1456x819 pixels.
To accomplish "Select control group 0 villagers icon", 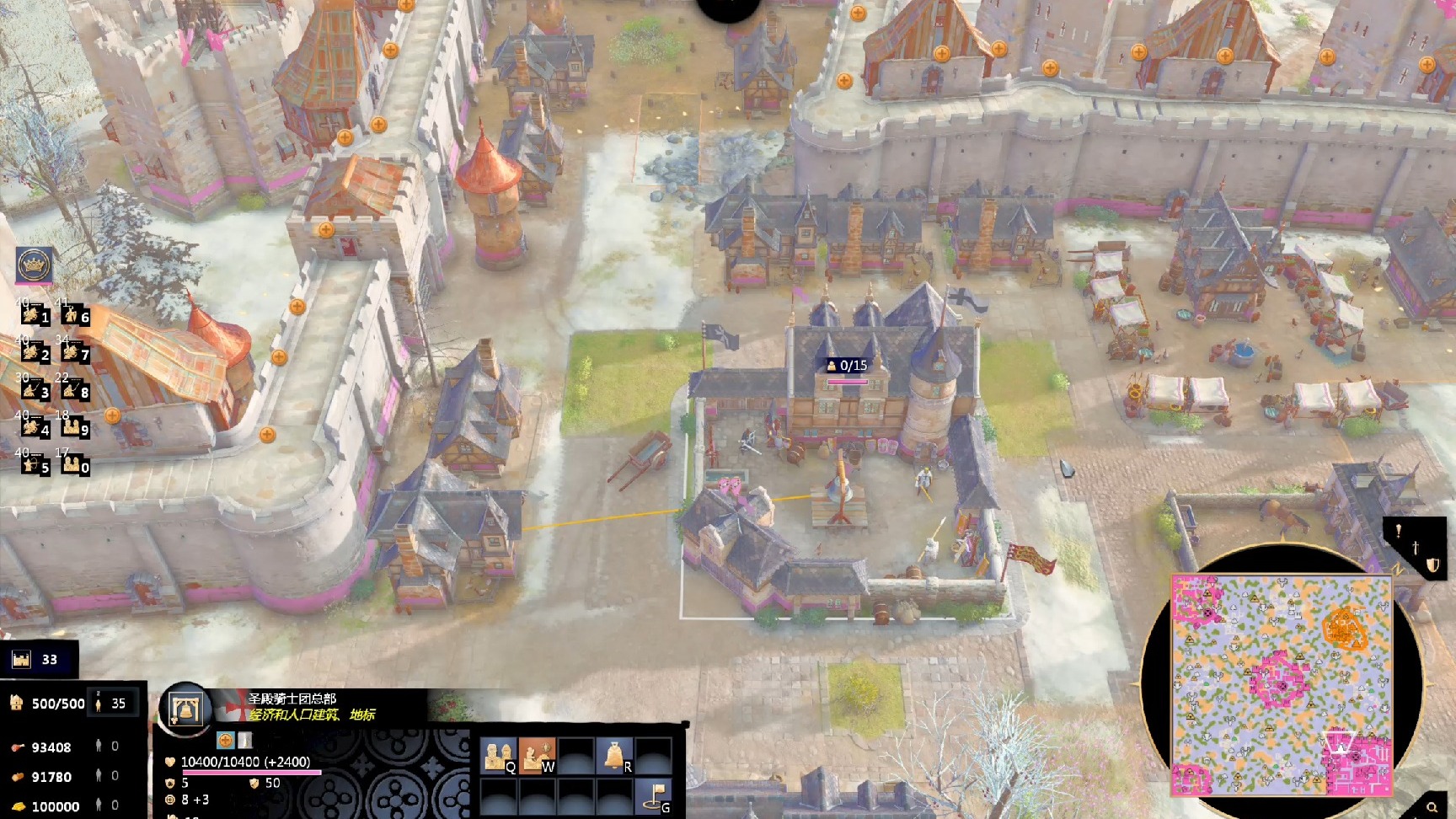I will pos(74,465).
